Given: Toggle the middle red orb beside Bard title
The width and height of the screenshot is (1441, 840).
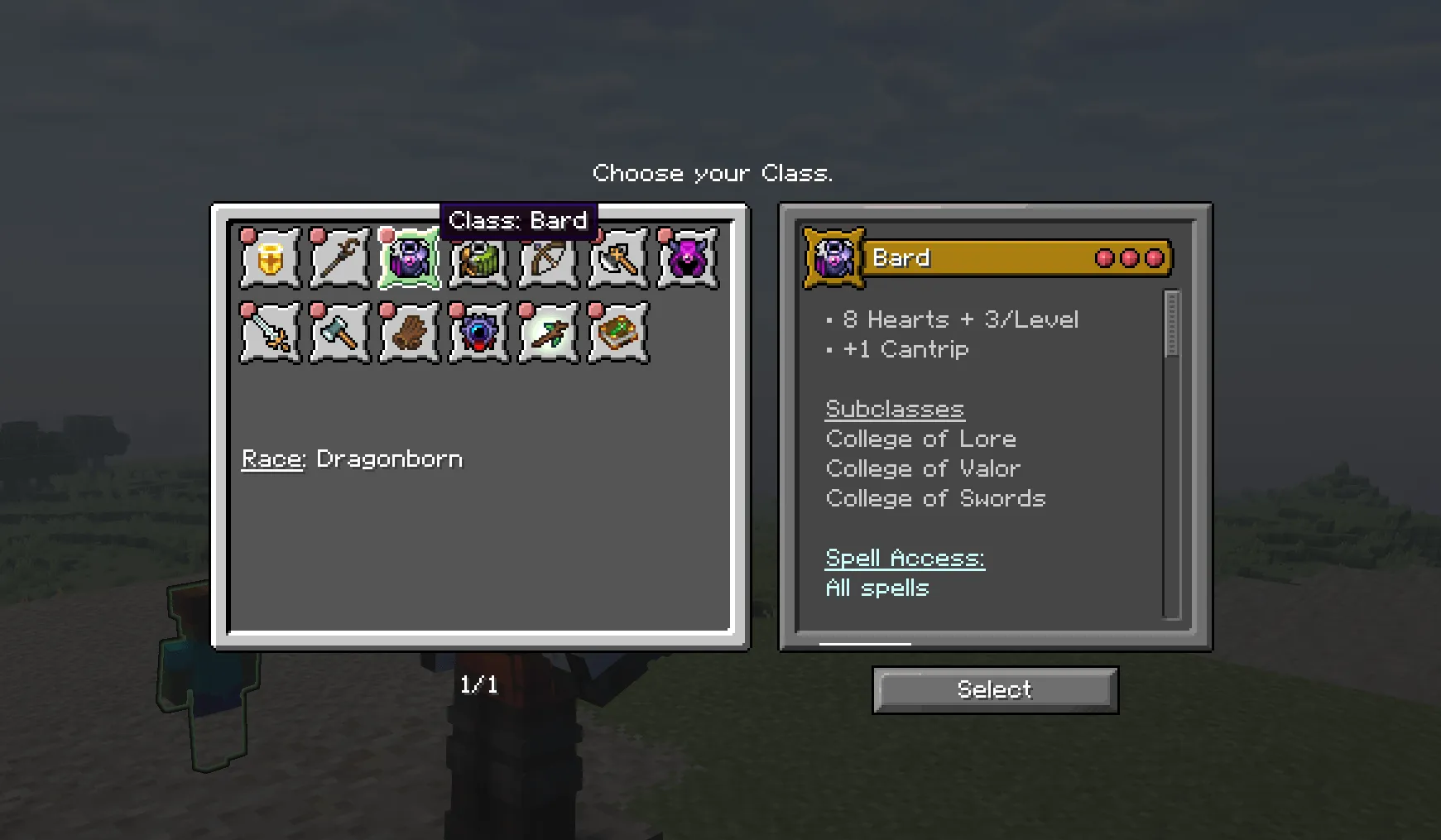Looking at the screenshot, I should click(x=1128, y=257).
